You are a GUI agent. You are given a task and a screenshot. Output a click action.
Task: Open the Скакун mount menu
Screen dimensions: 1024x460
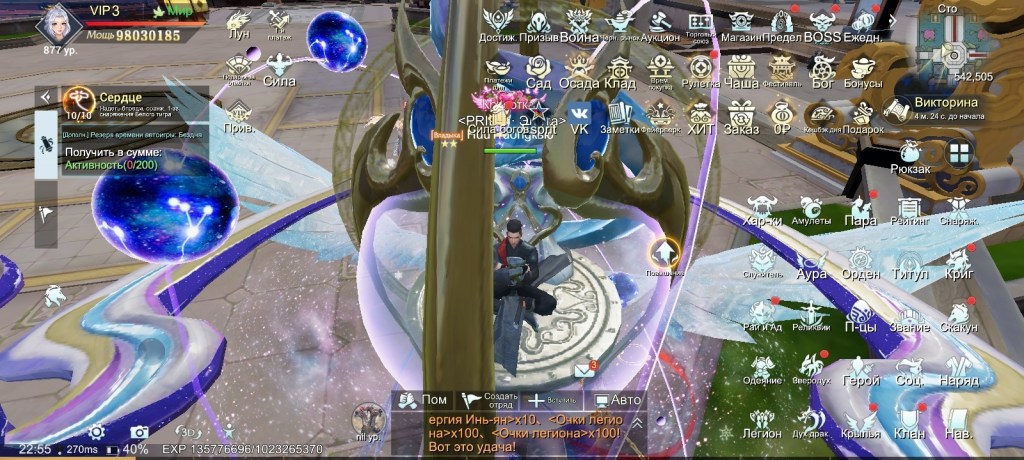(x=959, y=316)
